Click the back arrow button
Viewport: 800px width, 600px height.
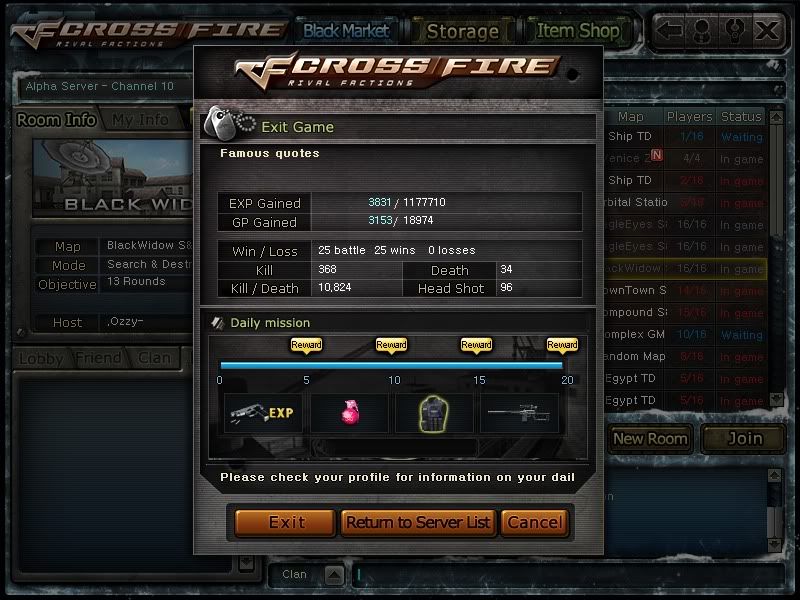[670, 30]
